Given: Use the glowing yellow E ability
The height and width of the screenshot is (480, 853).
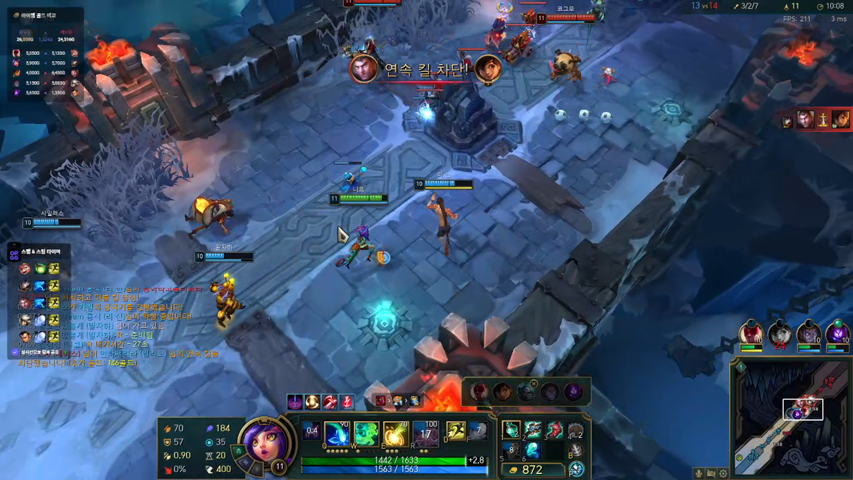Looking at the screenshot, I should click(396, 434).
